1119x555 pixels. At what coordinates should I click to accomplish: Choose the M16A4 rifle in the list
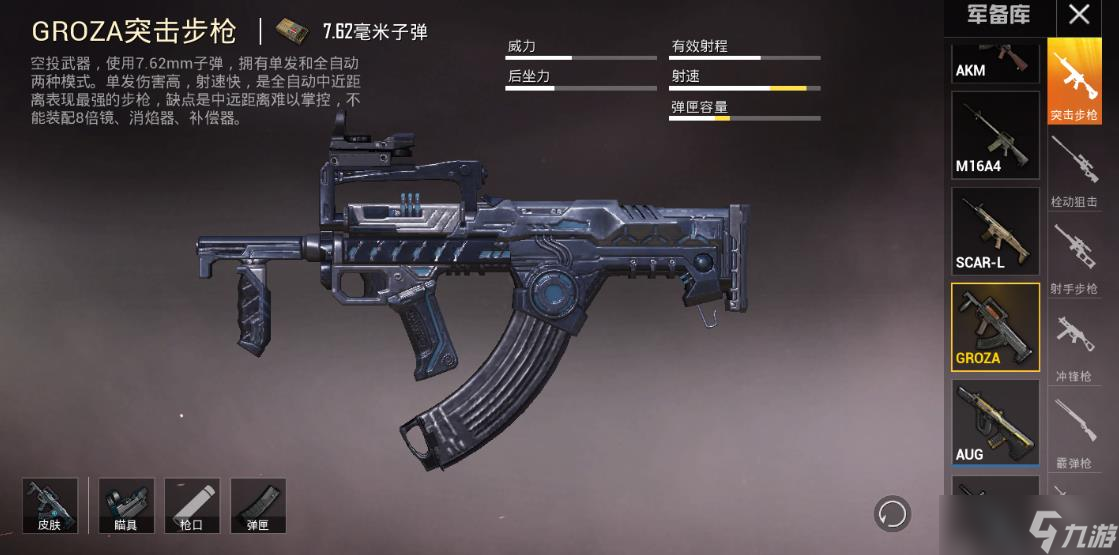click(x=994, y=135)
